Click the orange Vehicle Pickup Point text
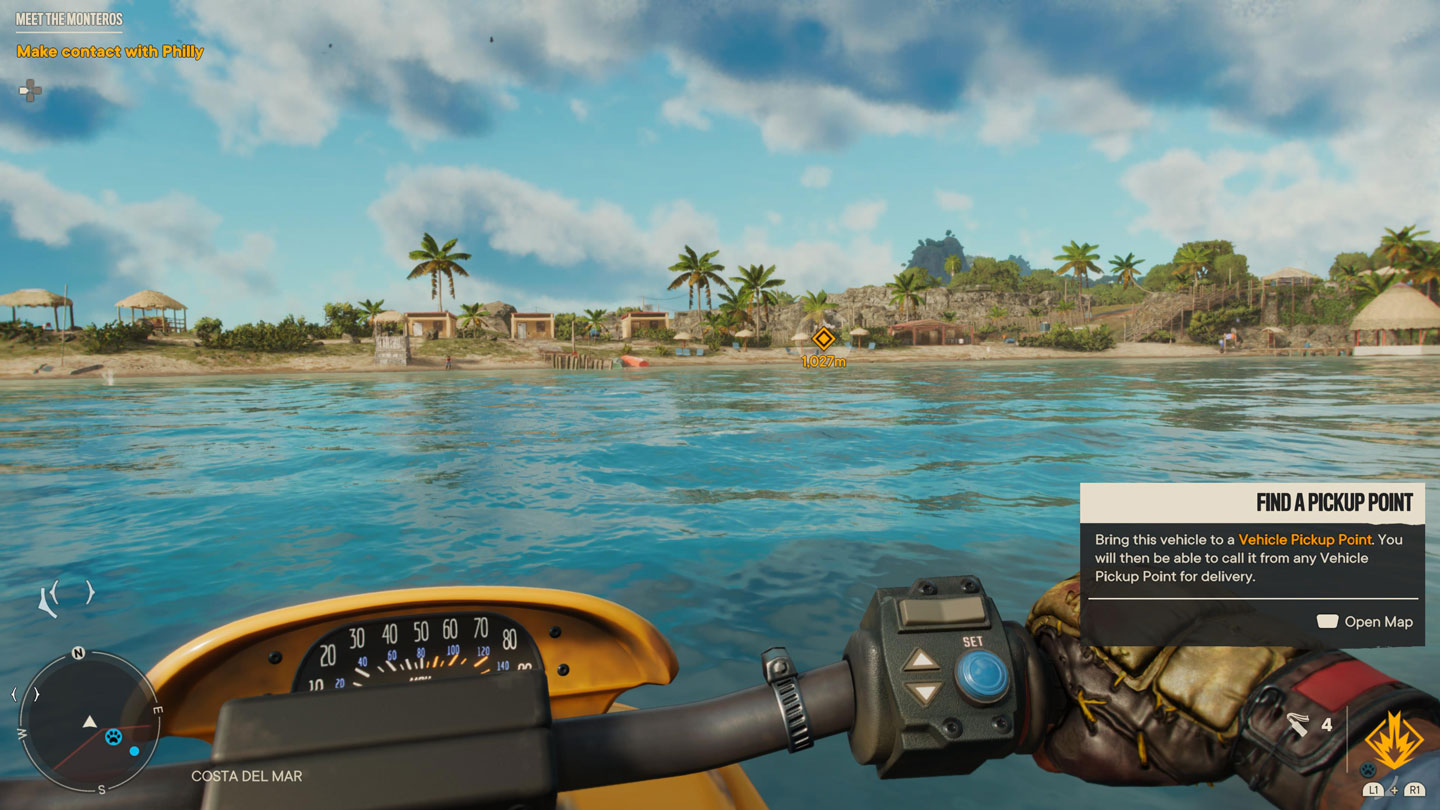The height and width of the screenshot is (810, 1440). [x=1306, y=539]
